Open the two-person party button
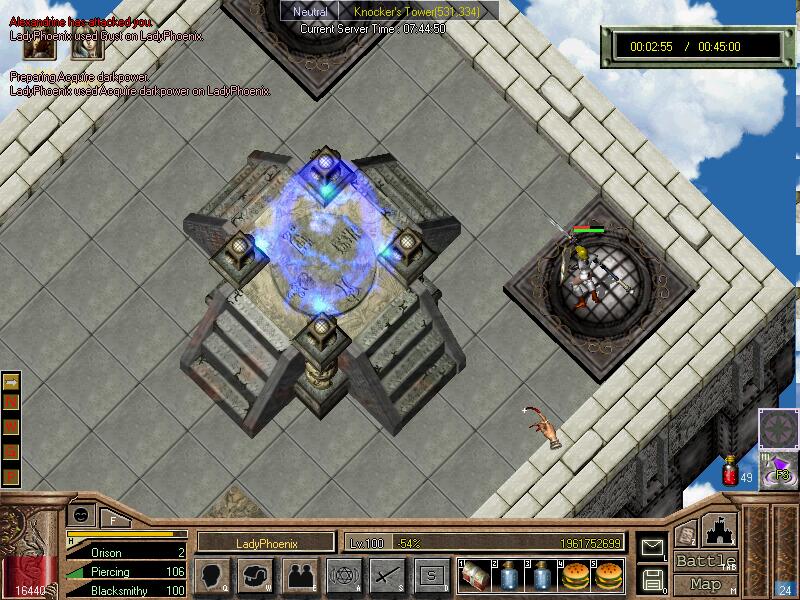Screen dimensions: 800x600 tap(298, 575)
